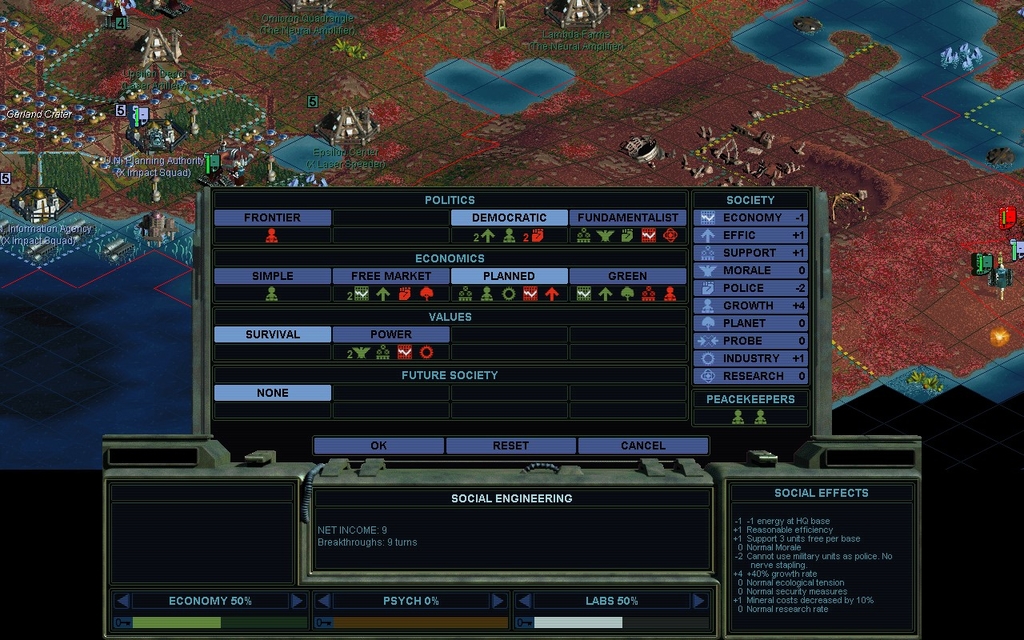This screenshot has height=640, width=1024.
Task: Increase Psych allocation with right arrow
Action: click(498, 601)
